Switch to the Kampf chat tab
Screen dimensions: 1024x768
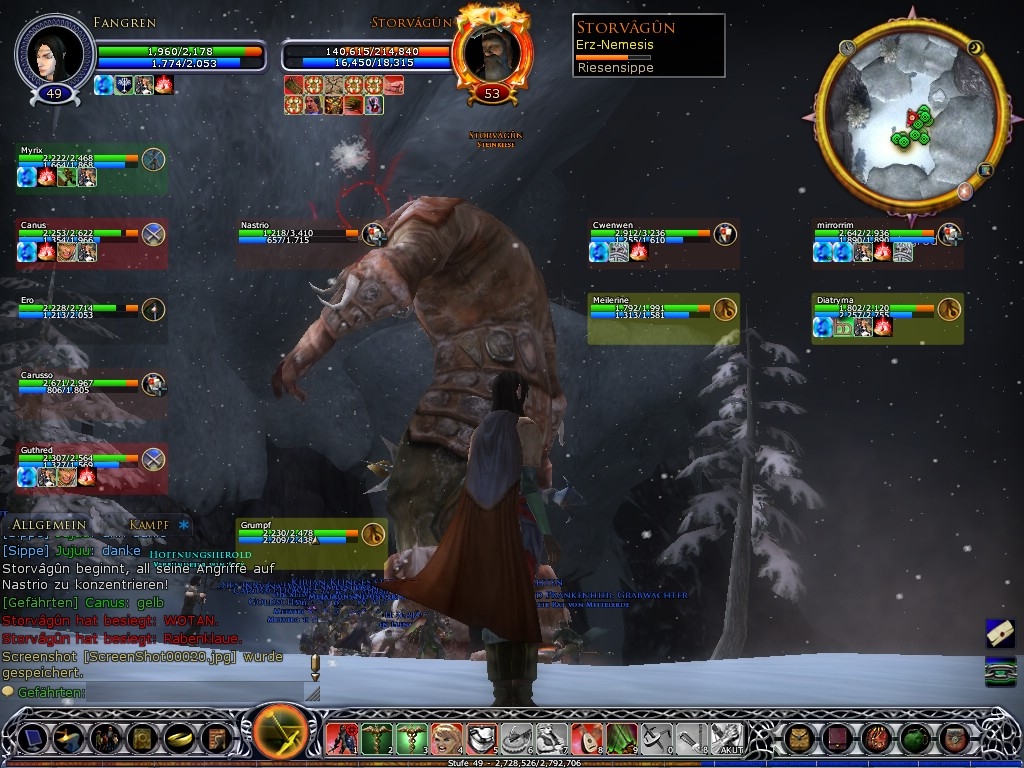point(148,525)
